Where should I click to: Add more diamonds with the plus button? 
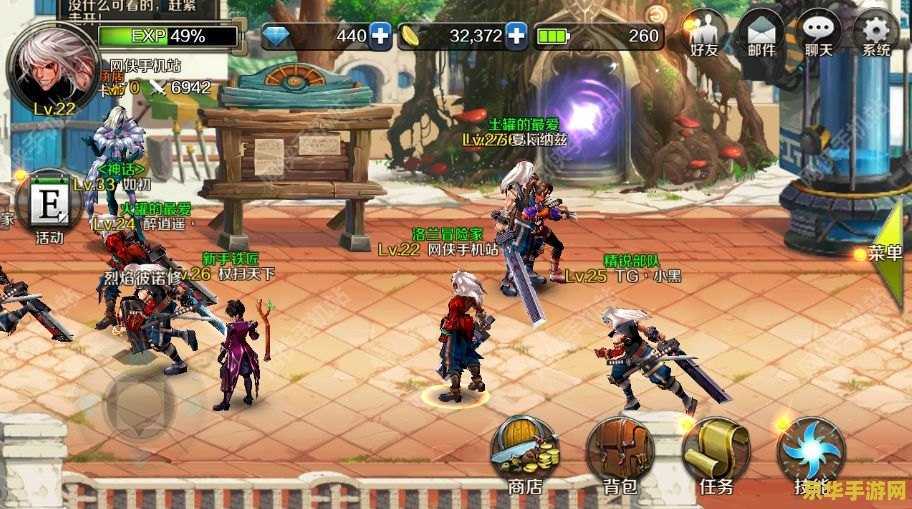[381, 36]
